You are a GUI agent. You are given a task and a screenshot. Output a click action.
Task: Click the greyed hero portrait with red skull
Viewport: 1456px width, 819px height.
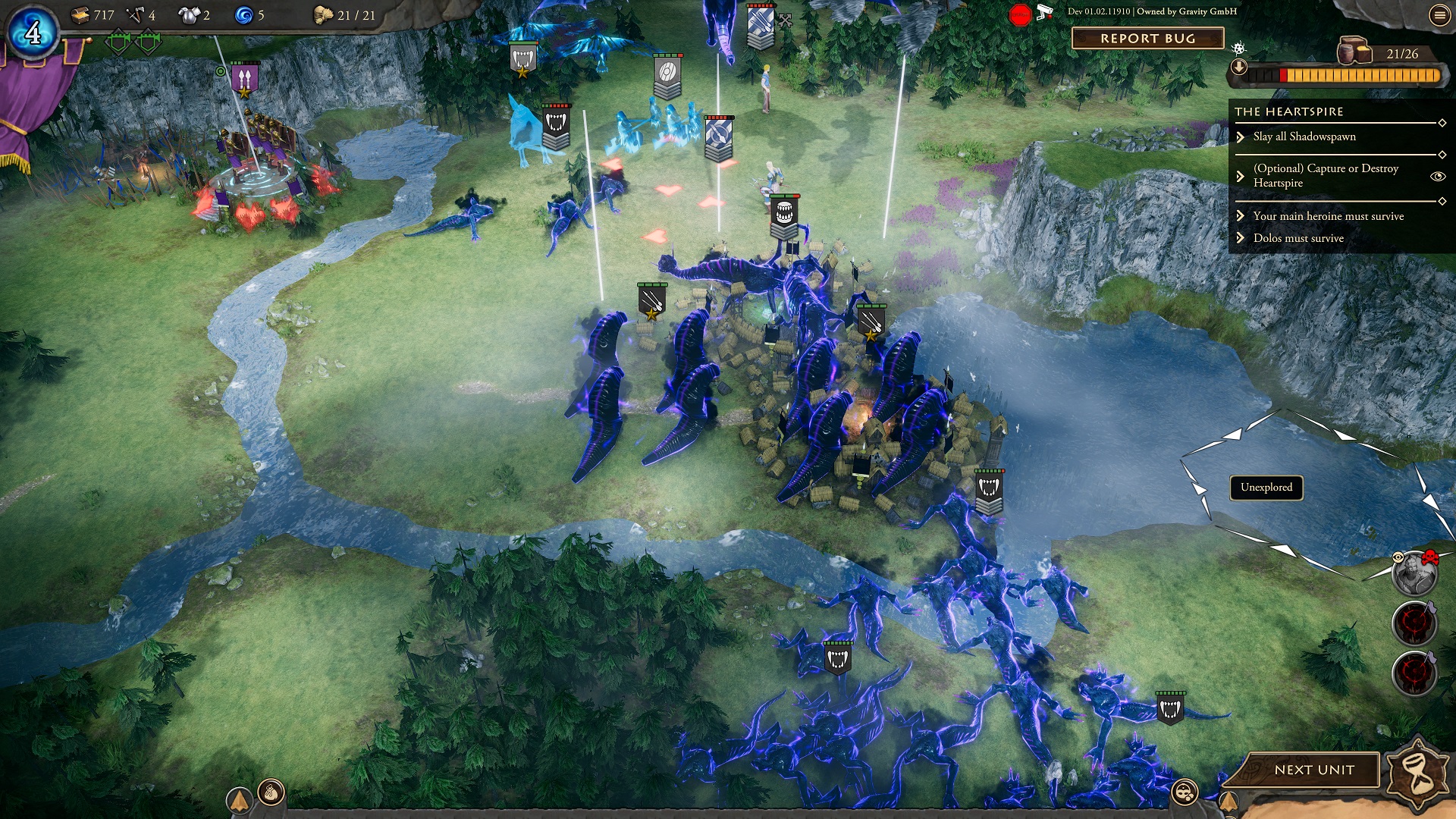pyautogui.click(x=1414, y=573)
